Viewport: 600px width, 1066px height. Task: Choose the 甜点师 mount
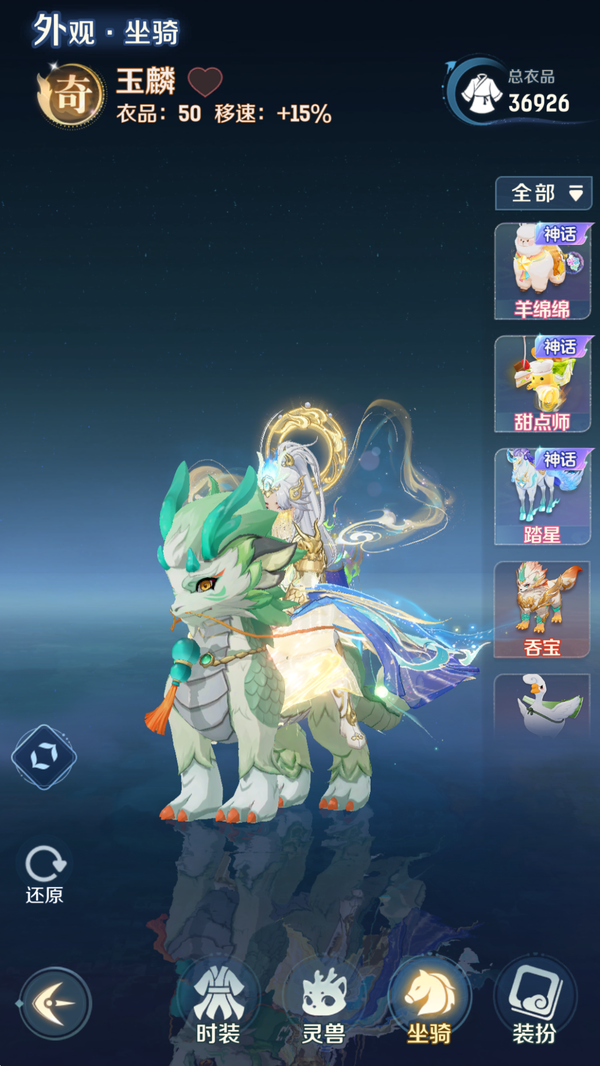point(542,384)
